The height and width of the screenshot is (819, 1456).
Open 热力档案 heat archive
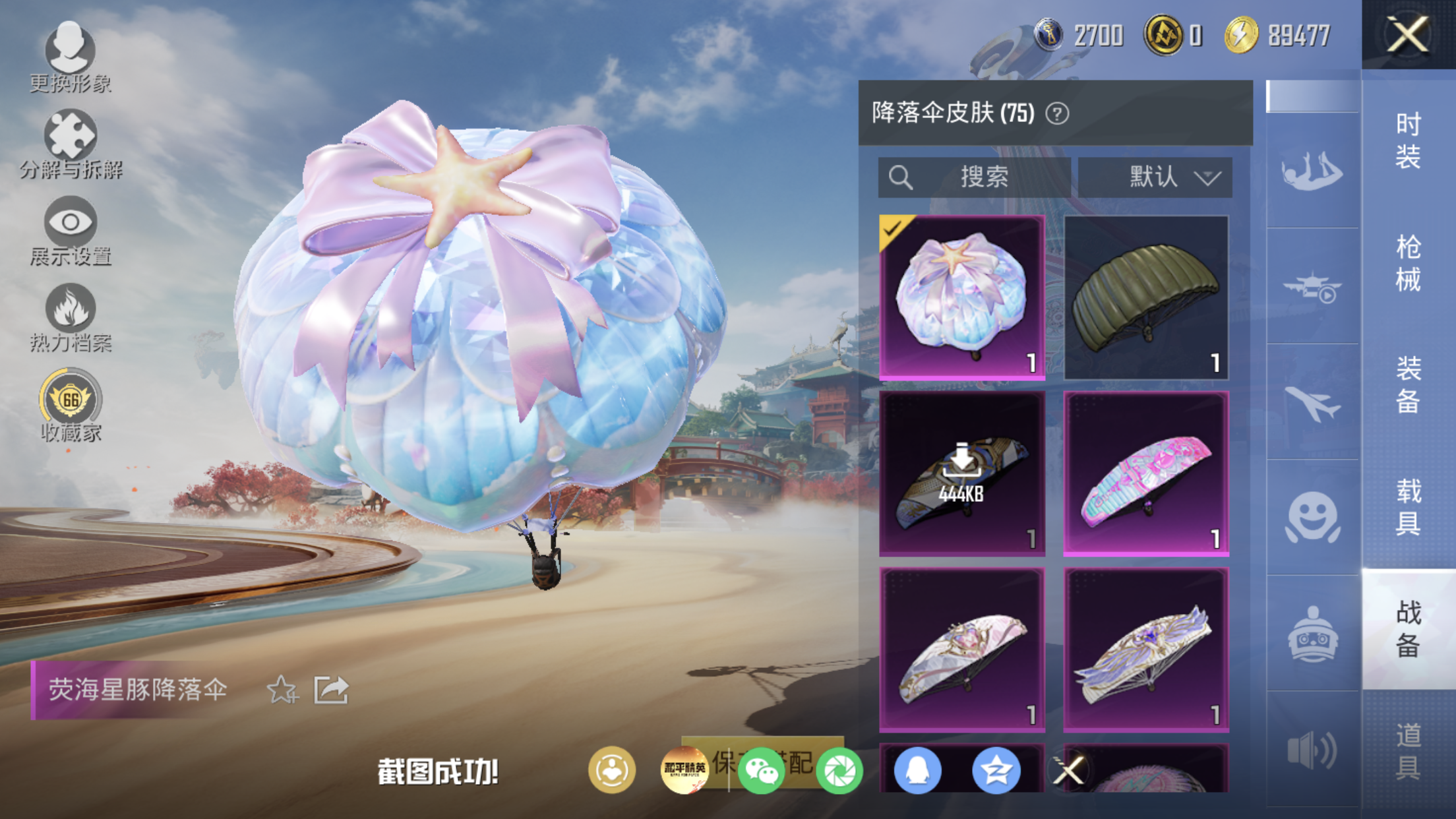pyautogui.click(x=71, y=317)
